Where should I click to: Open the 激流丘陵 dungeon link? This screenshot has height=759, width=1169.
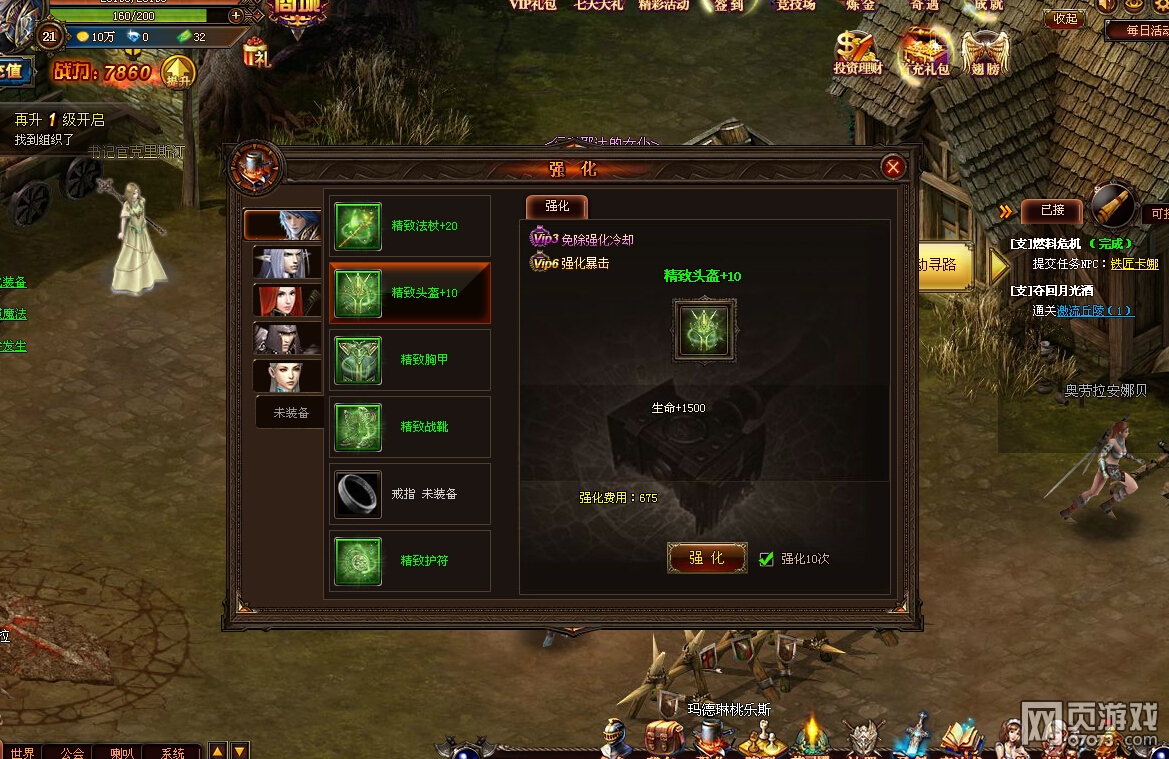1094,311
